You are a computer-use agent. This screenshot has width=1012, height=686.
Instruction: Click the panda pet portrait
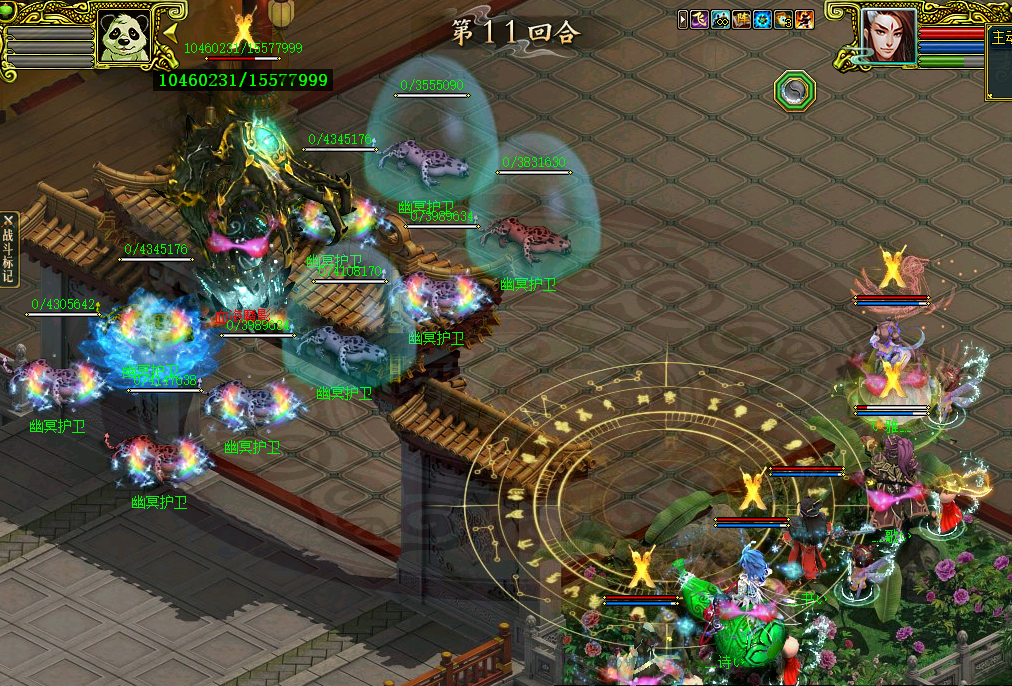point(123,38)
